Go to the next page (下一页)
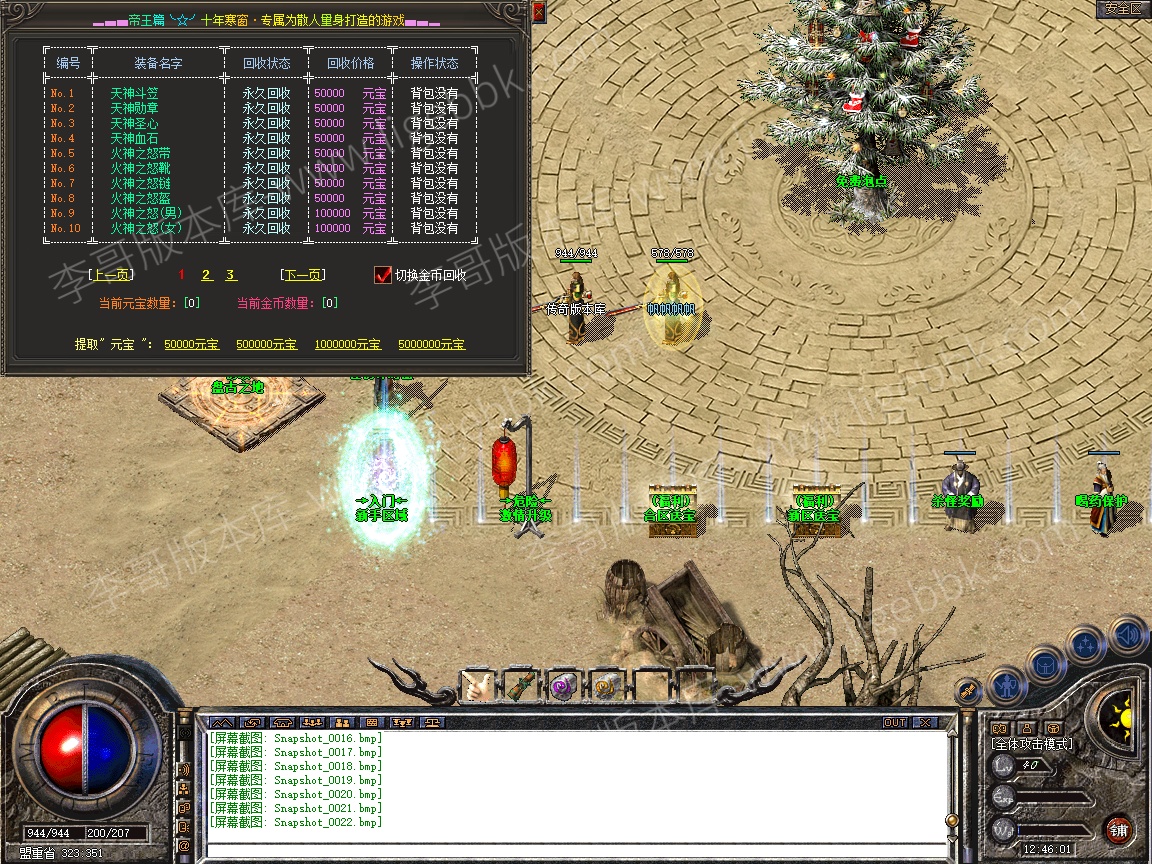This screenshot has width=1152, height=864. pos(303,275)
